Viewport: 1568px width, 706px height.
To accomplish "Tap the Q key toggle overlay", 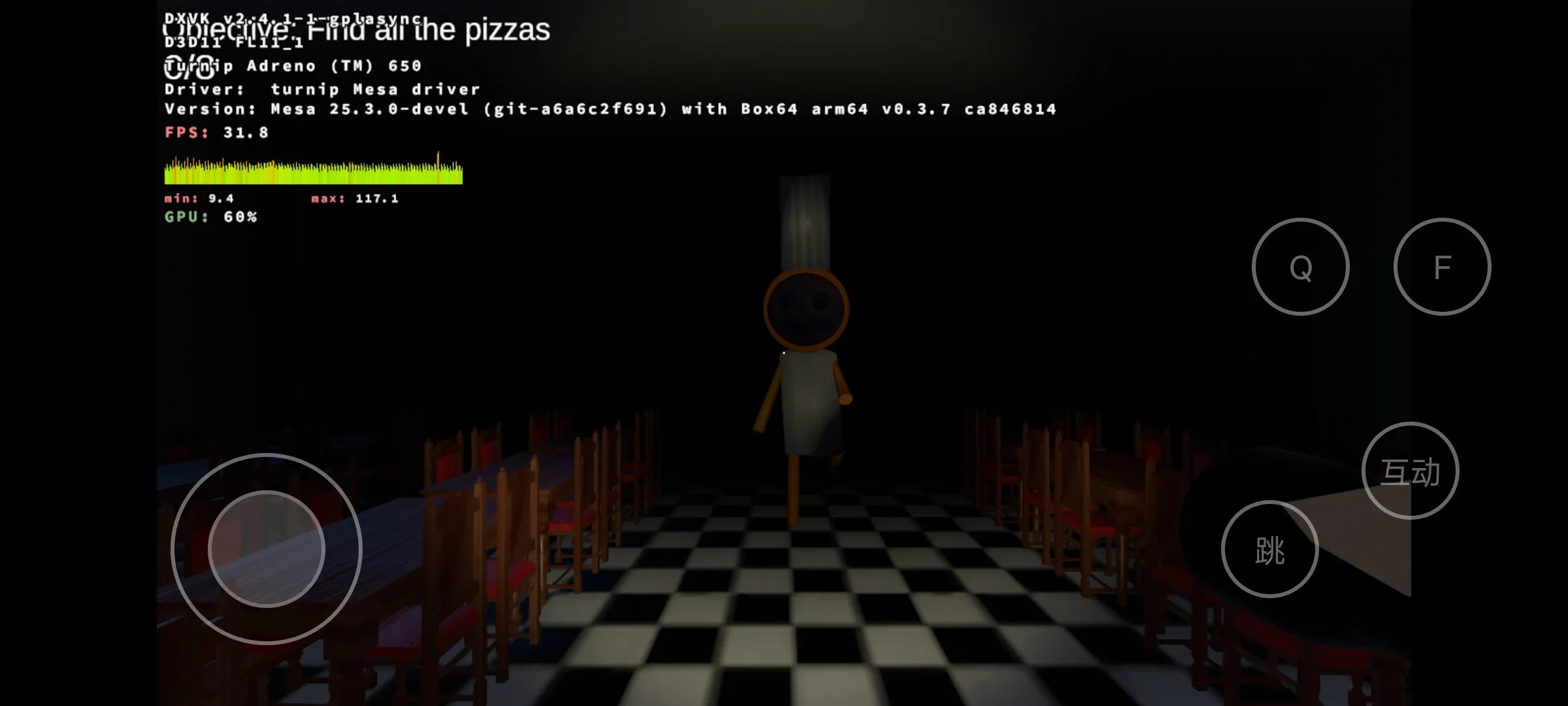I will pos(1300,267).
